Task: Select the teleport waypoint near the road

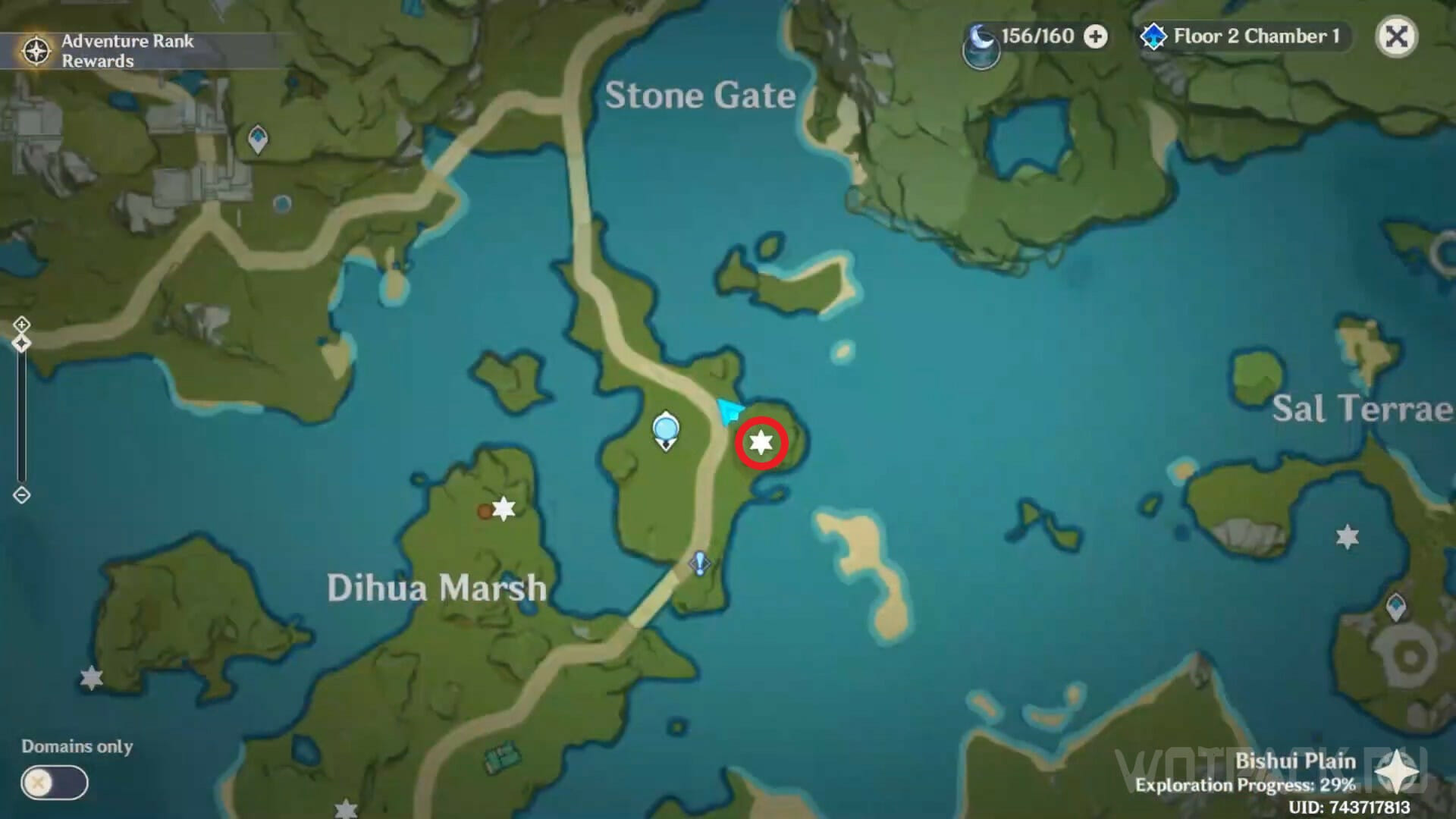Action: click(x=666, y=431)
